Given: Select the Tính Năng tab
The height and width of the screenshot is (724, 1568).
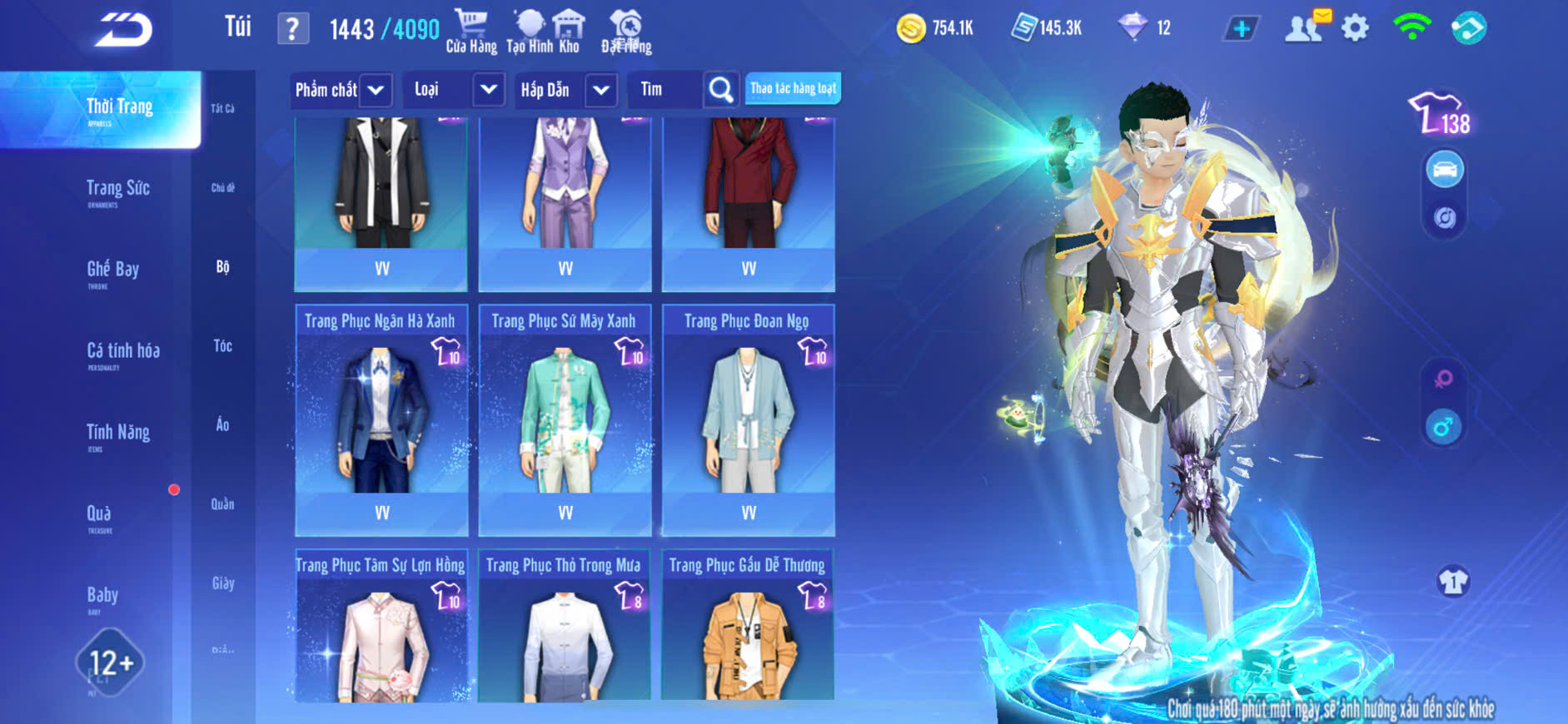Looking at the screenshot, I should pyautogui.click(x=117, y=434).
